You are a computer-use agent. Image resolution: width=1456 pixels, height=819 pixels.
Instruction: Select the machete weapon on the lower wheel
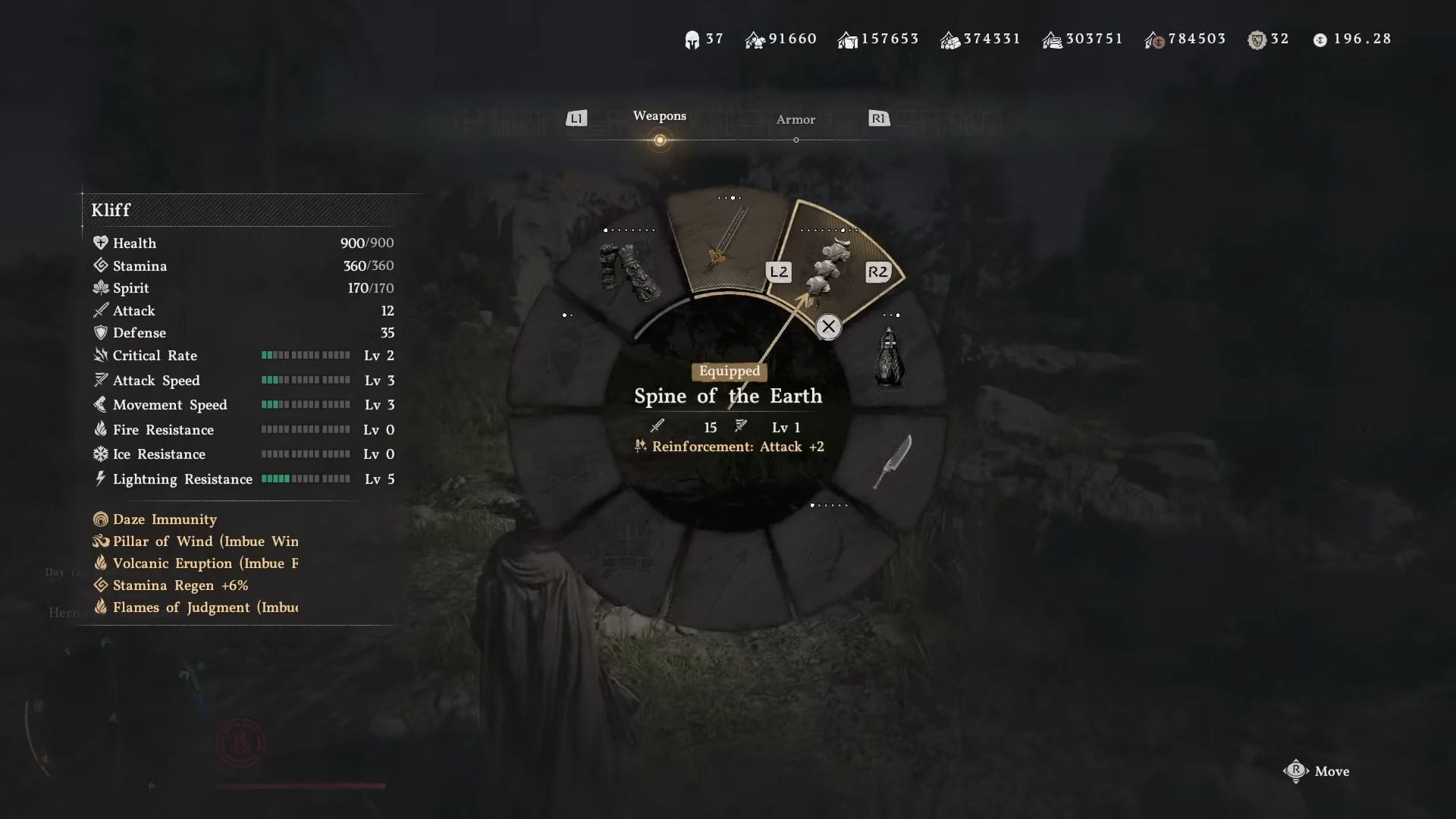[x=895, y=463]
